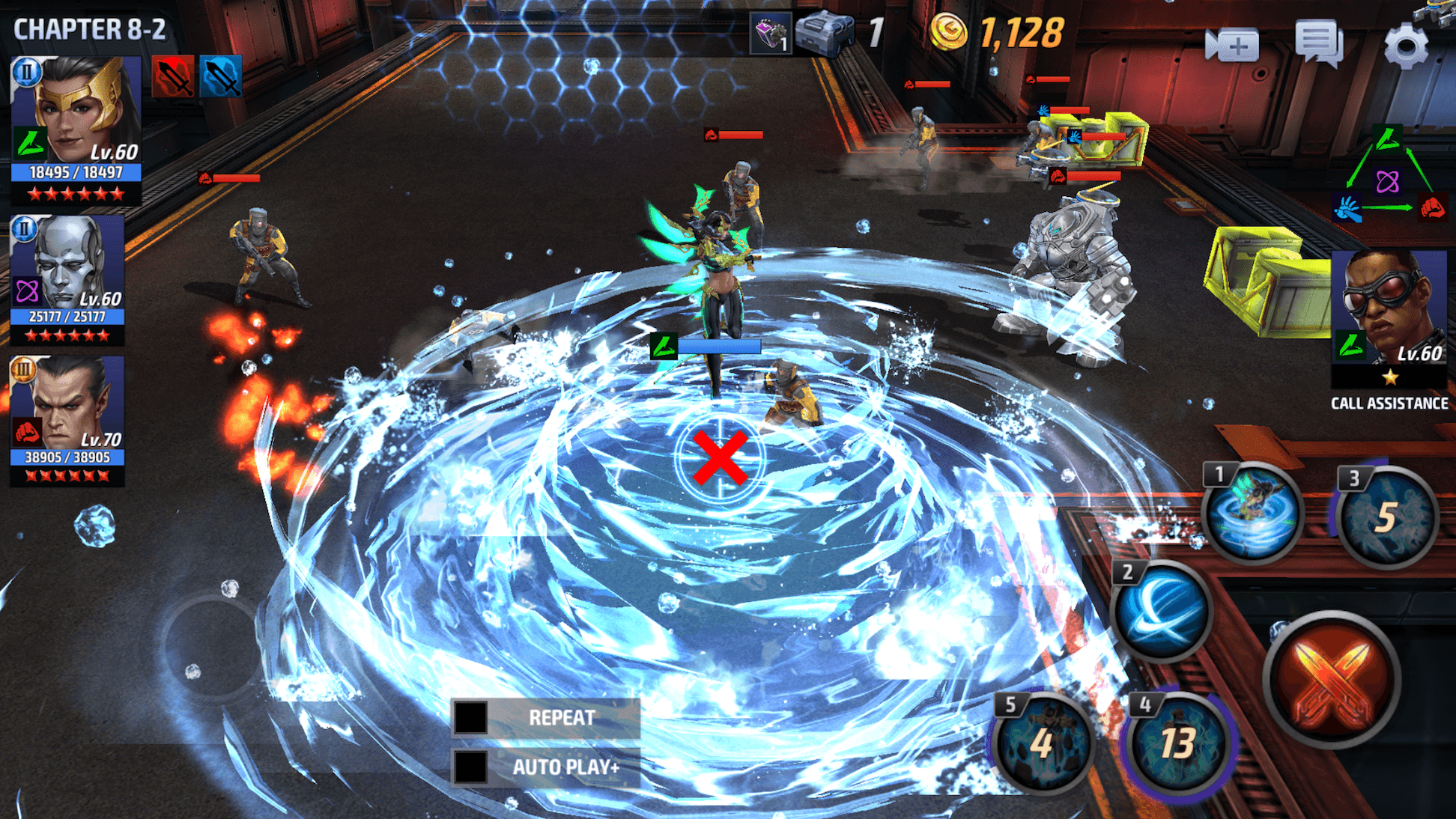
Task: Open the supply crate inventory icon
Action: point(823,31)
